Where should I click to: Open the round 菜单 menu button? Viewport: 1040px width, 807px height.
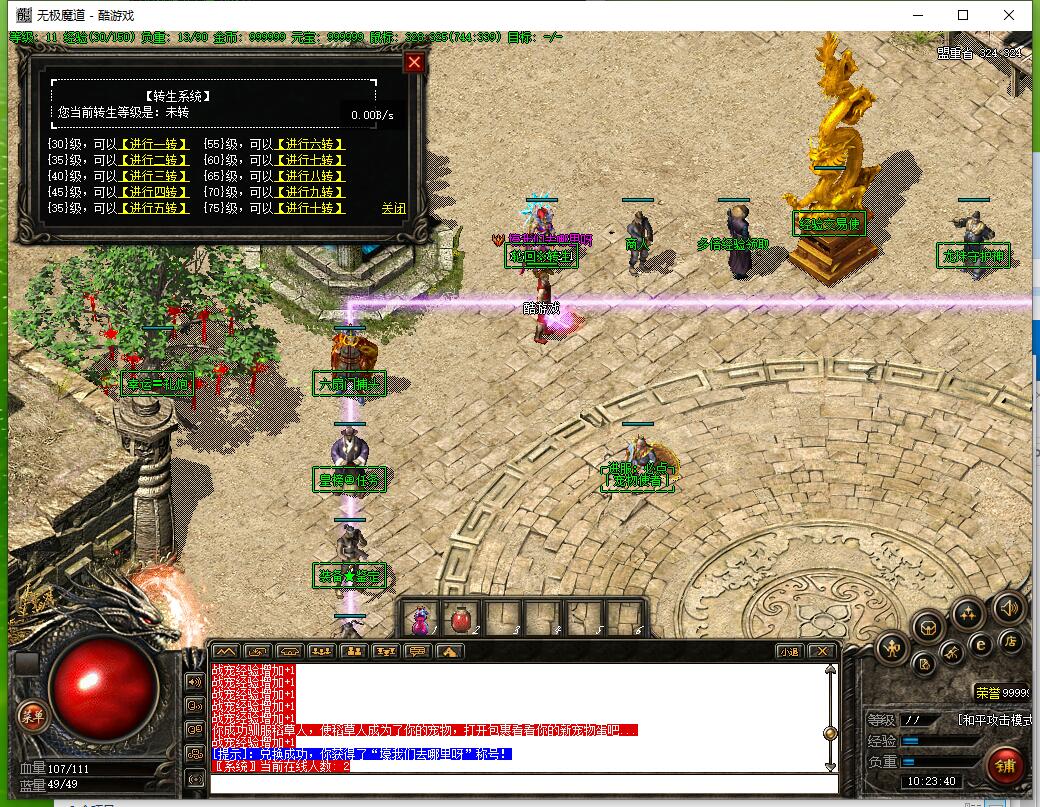pyautogui.click(x=33, y=715)
